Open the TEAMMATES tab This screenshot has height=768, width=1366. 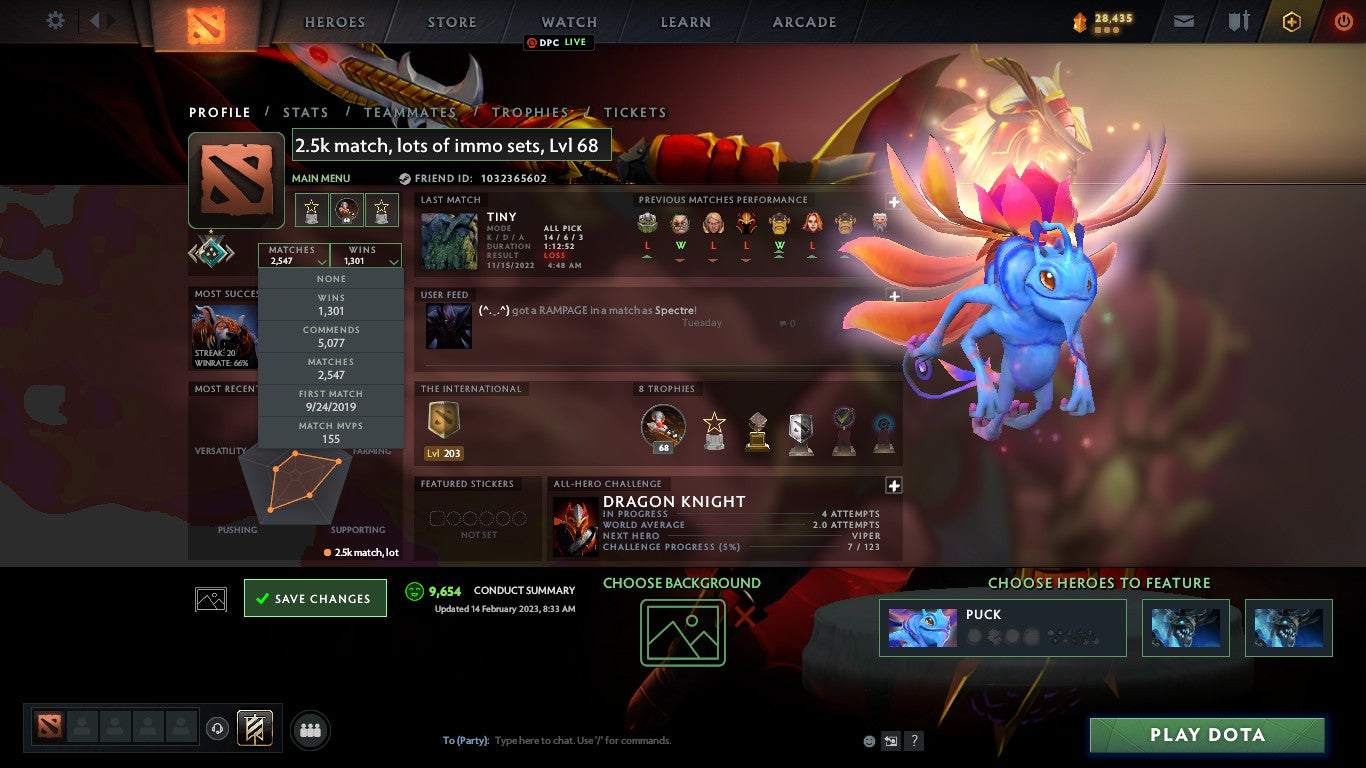pos(410,112)
